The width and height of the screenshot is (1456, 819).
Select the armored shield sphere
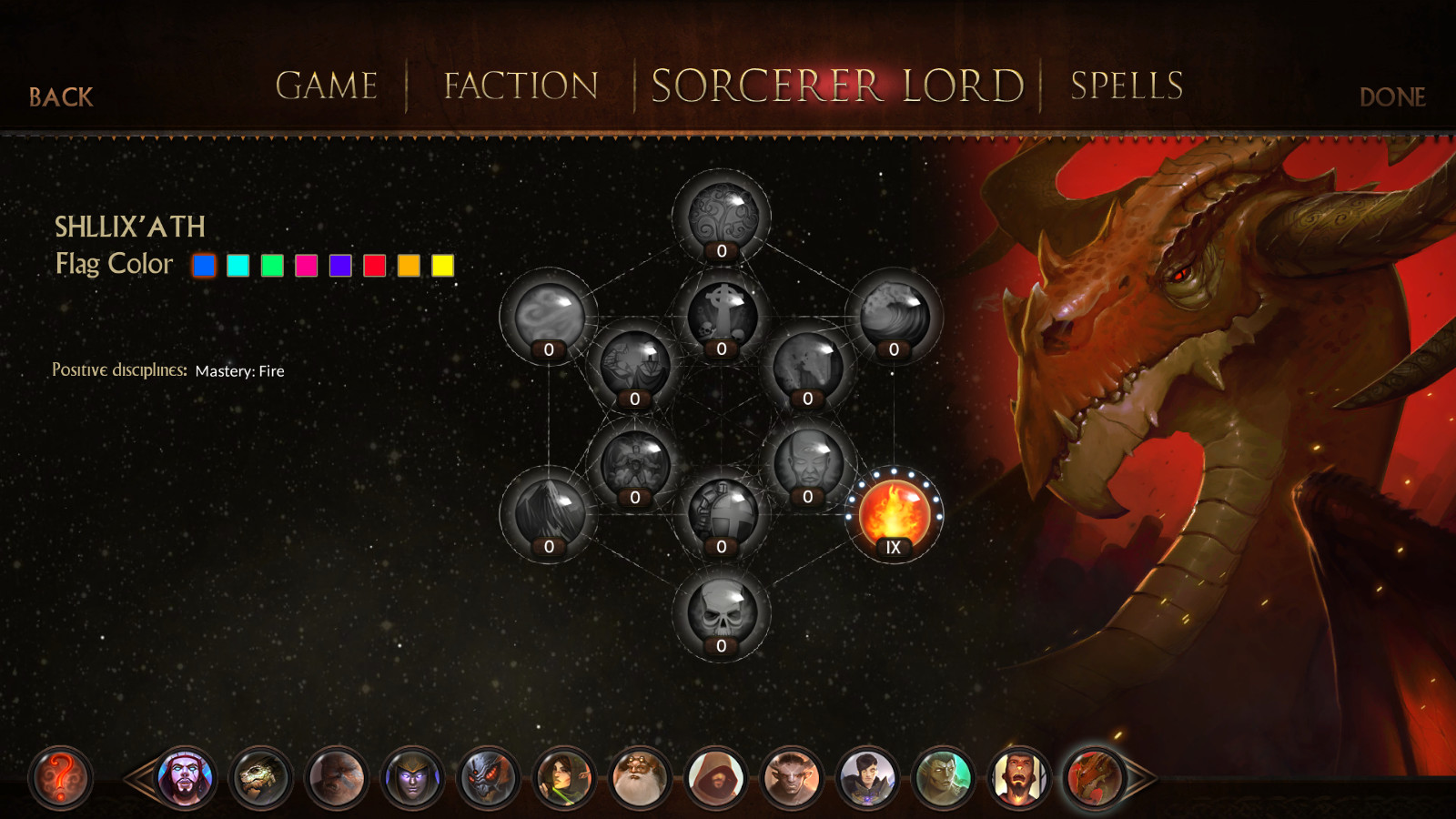coord(722,511)
